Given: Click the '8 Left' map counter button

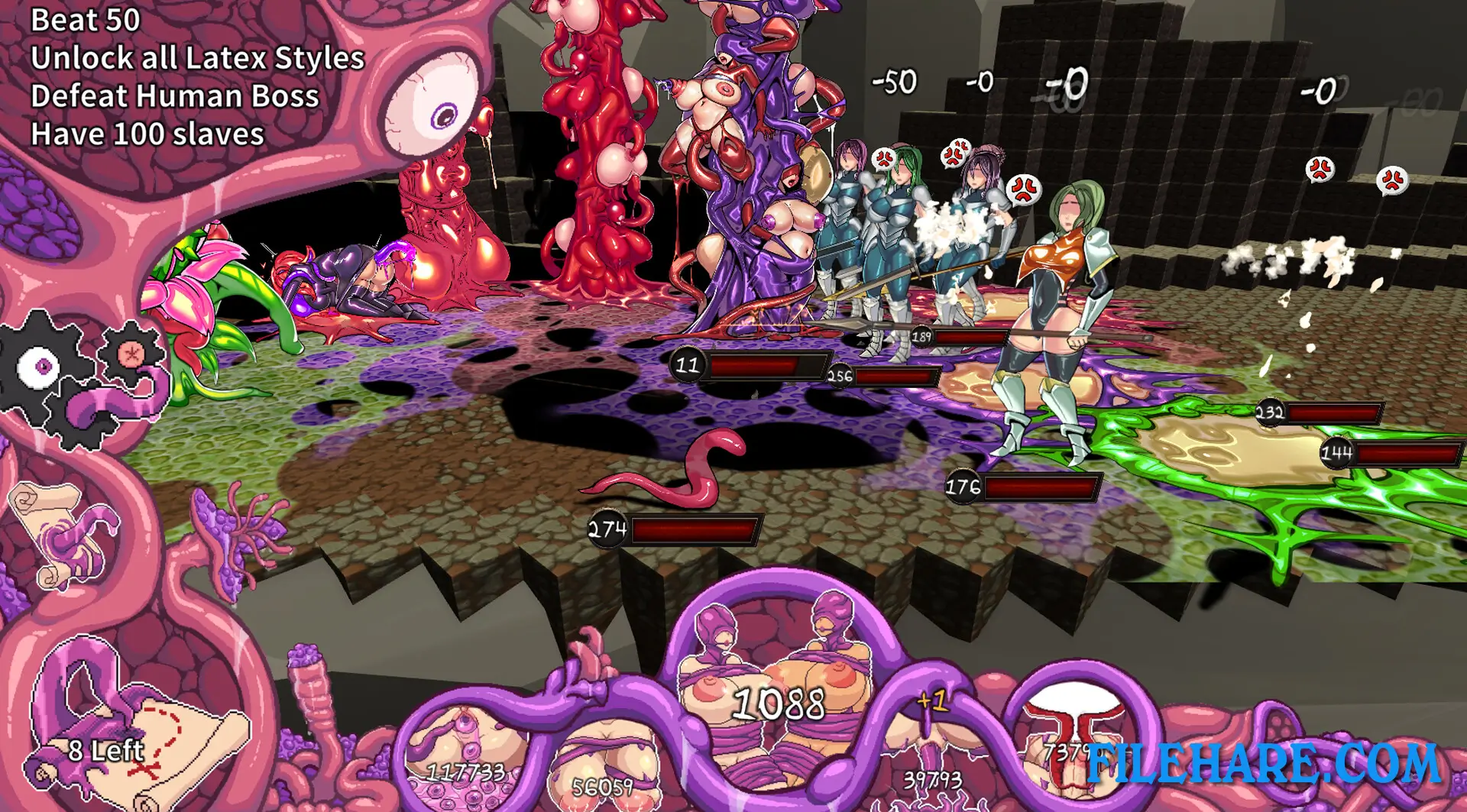Looking at the screenshot, I should pos(107,749).
